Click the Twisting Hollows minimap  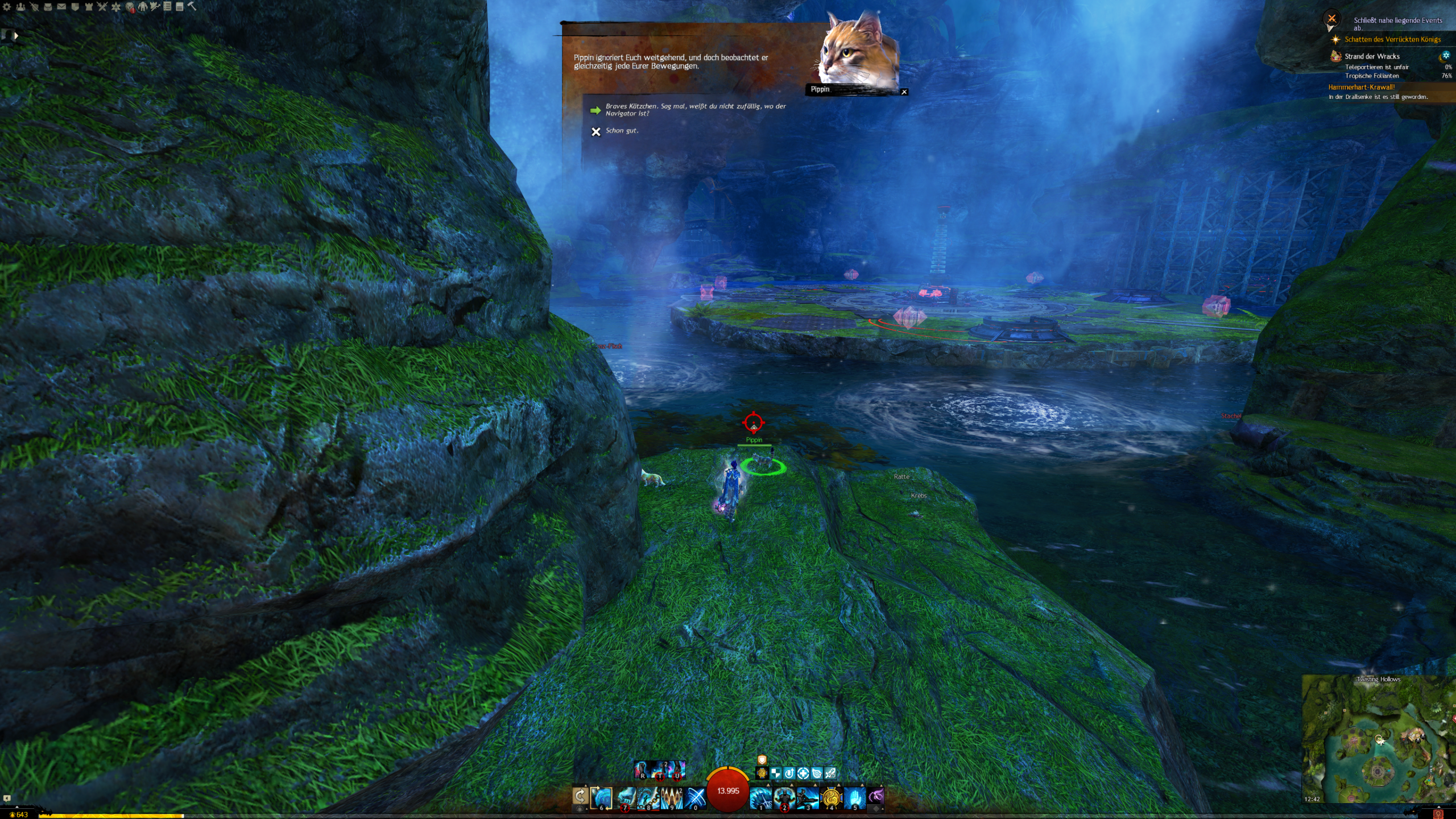click(1378, 739)
